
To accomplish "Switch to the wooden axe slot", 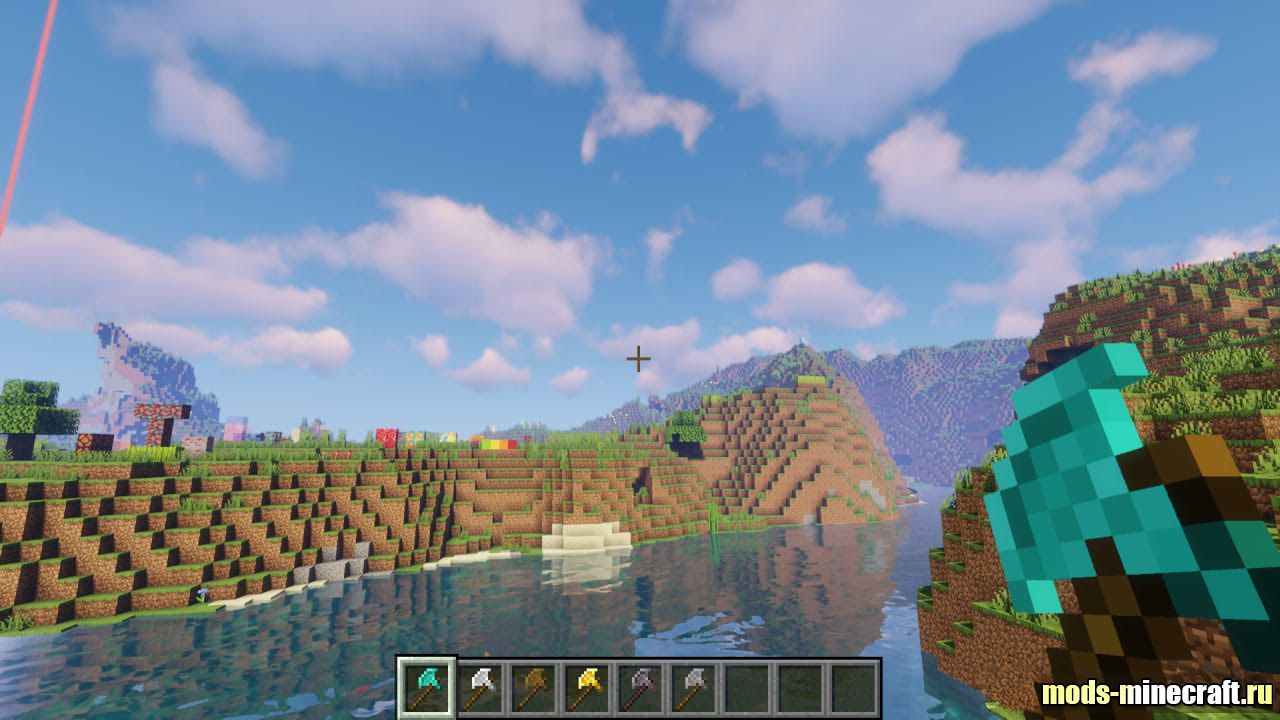I will [535, 688].
